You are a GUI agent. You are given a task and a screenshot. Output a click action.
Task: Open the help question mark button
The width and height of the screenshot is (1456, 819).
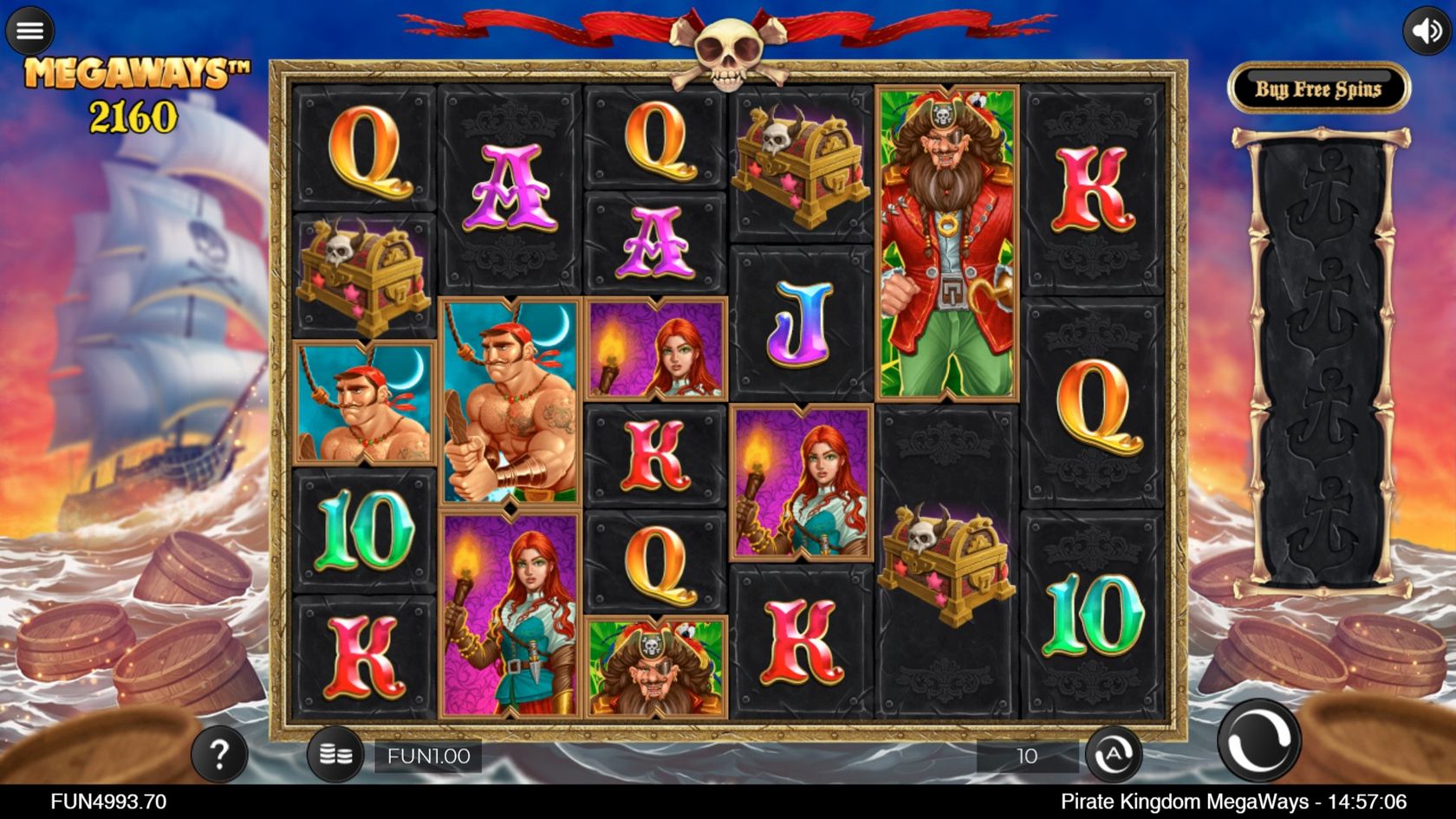point(219,755)
